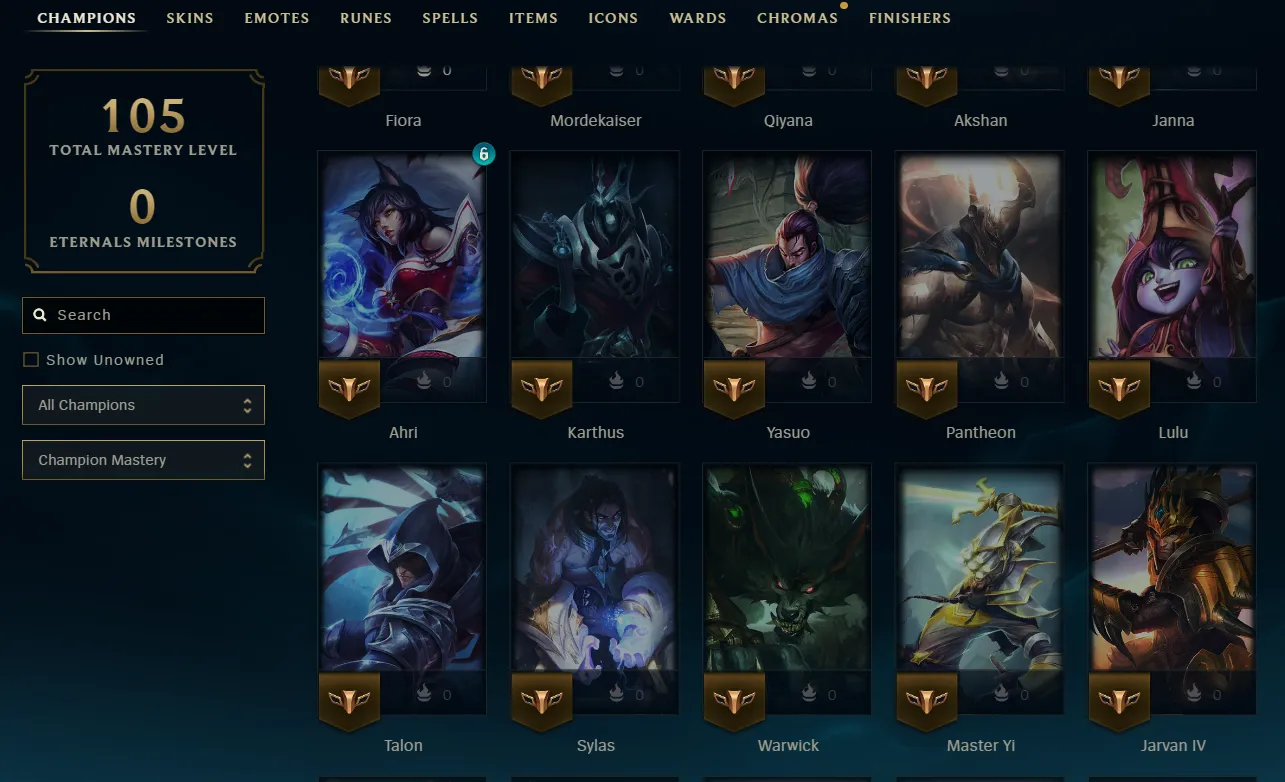Open the Chromas tab
Image resolution: width=1285 pixels, height=782 pixels.
click(797, 18)
